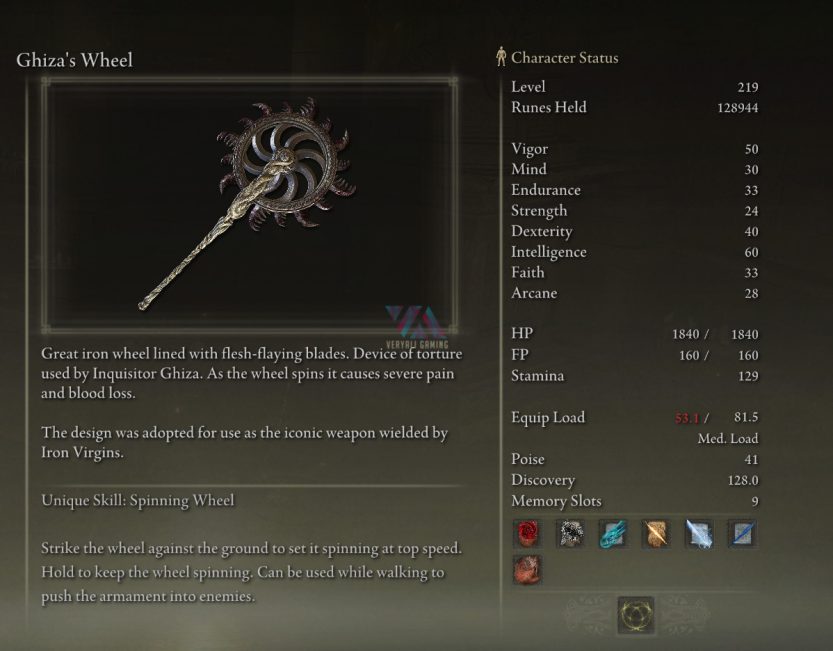Choose the grey and black speckled spell icon

coord(570,534)
